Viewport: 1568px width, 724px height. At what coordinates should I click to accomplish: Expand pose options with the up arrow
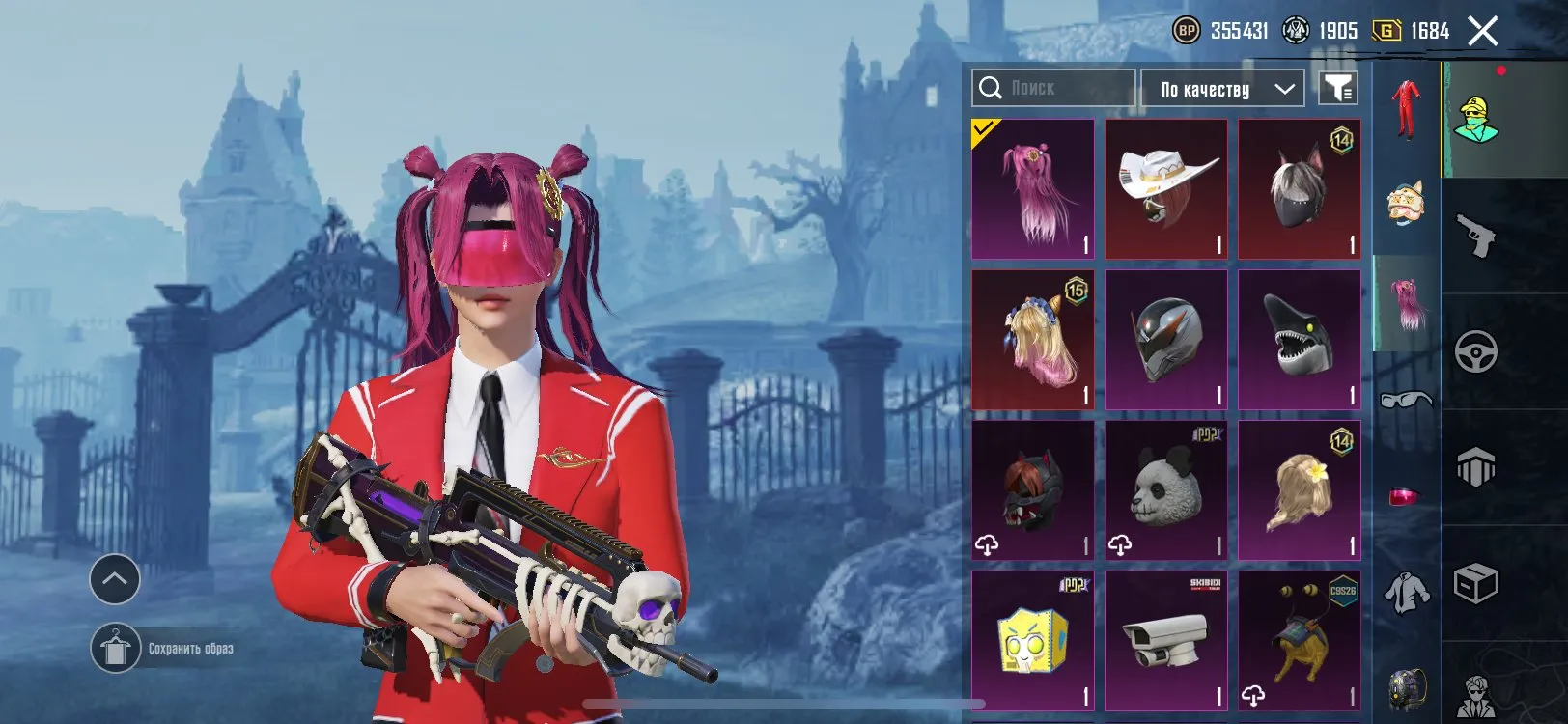point(115,580)
